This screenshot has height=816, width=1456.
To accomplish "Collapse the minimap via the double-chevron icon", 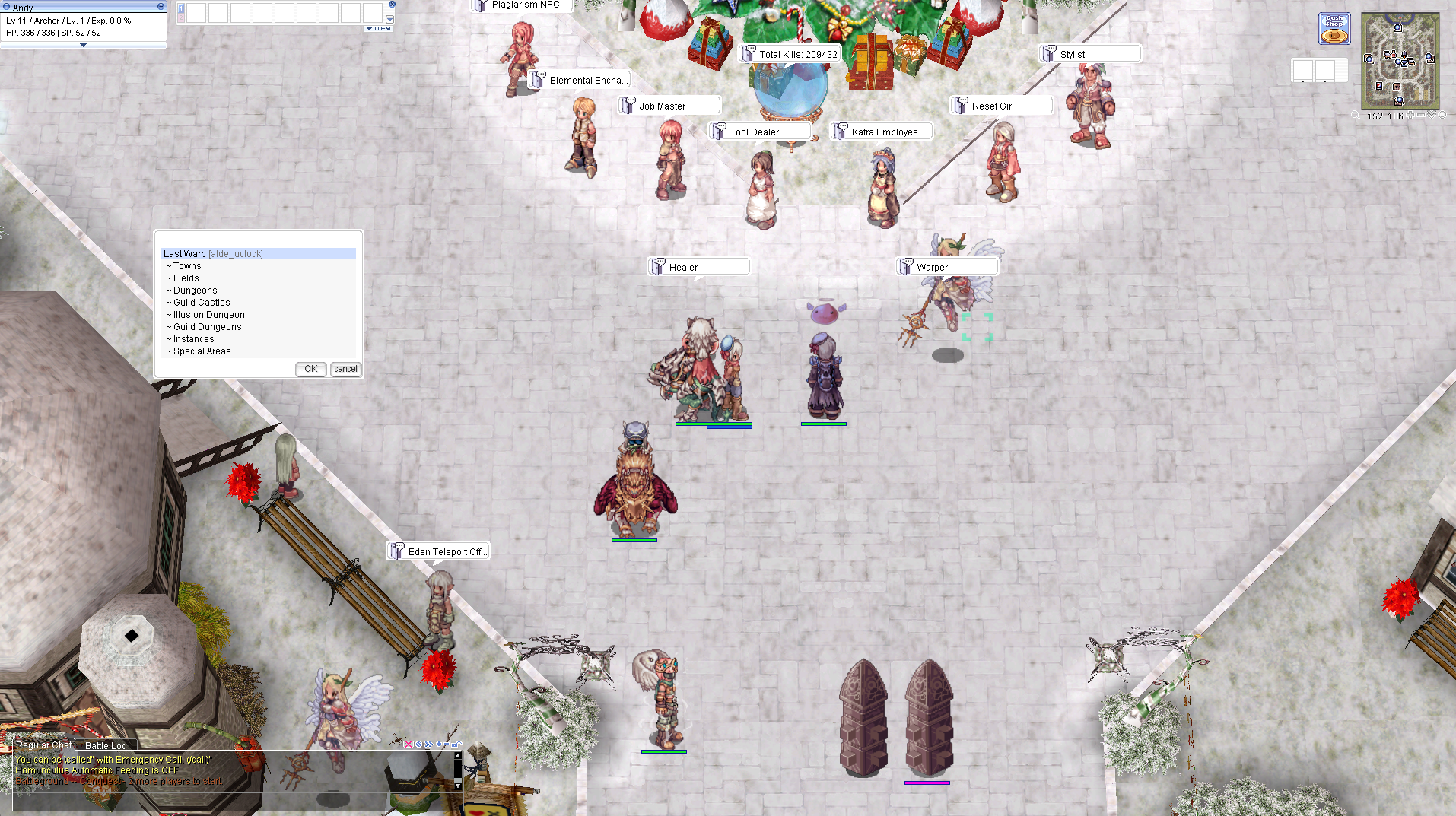I will [x=1432, y=115].
